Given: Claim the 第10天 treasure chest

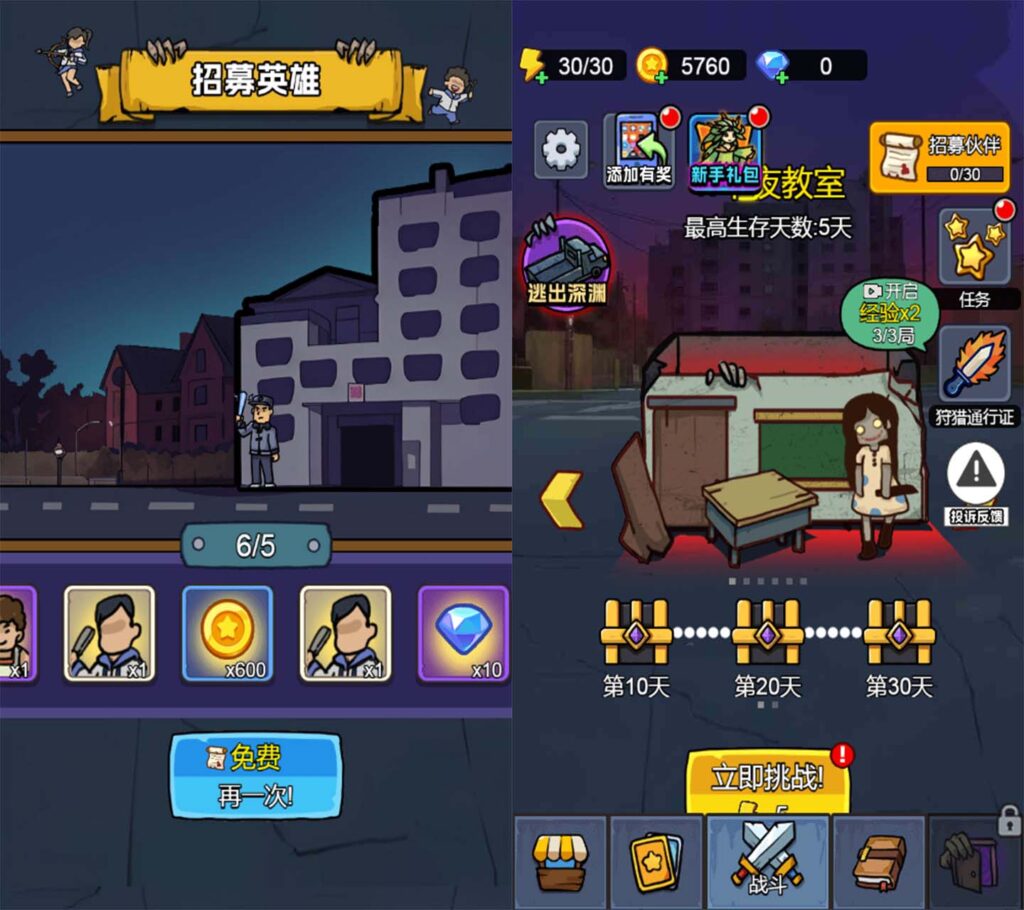Looking at the screenshot, I should point(635,630).
